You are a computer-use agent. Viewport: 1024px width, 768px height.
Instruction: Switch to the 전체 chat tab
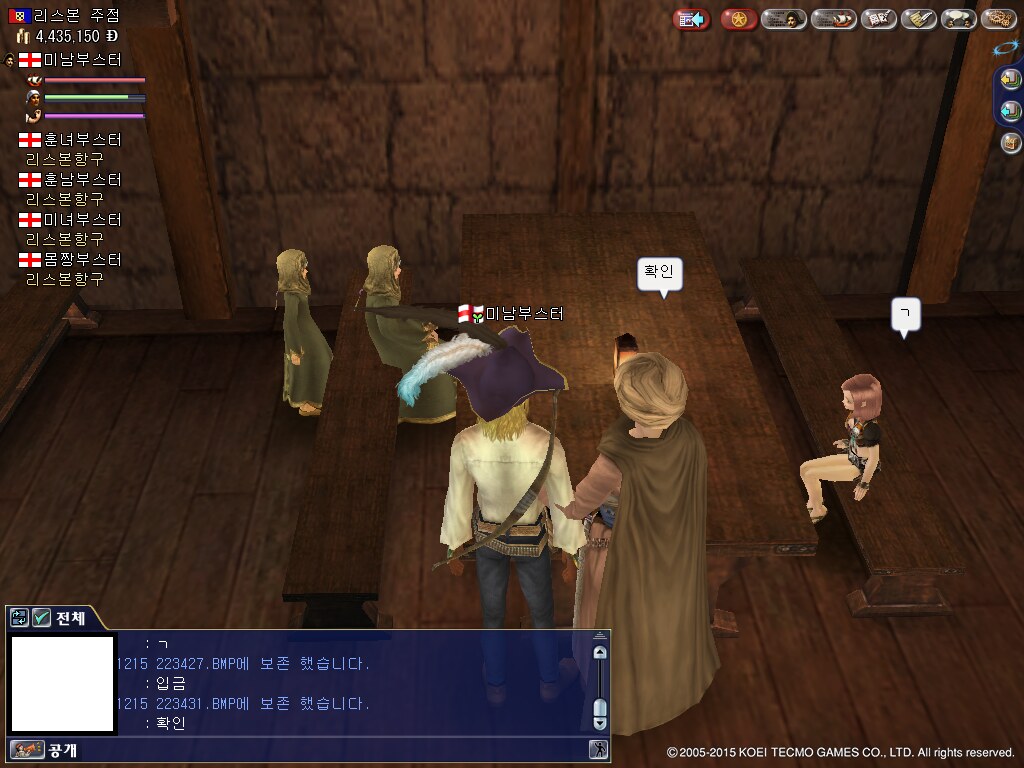pyautogui.click(x=70, y=618)
